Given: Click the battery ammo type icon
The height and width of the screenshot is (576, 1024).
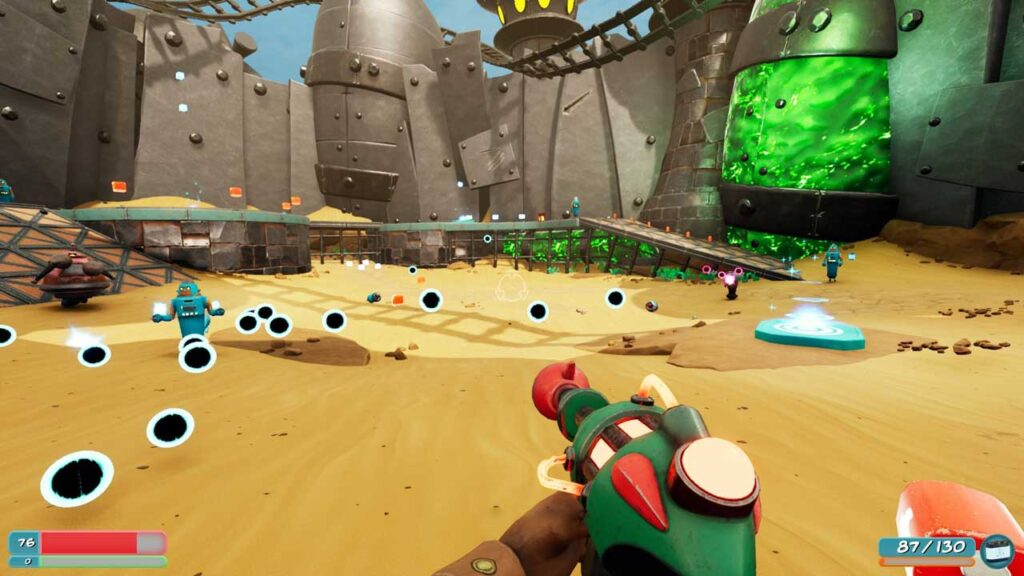Looking at the screenshot, I should pos(995,549).
